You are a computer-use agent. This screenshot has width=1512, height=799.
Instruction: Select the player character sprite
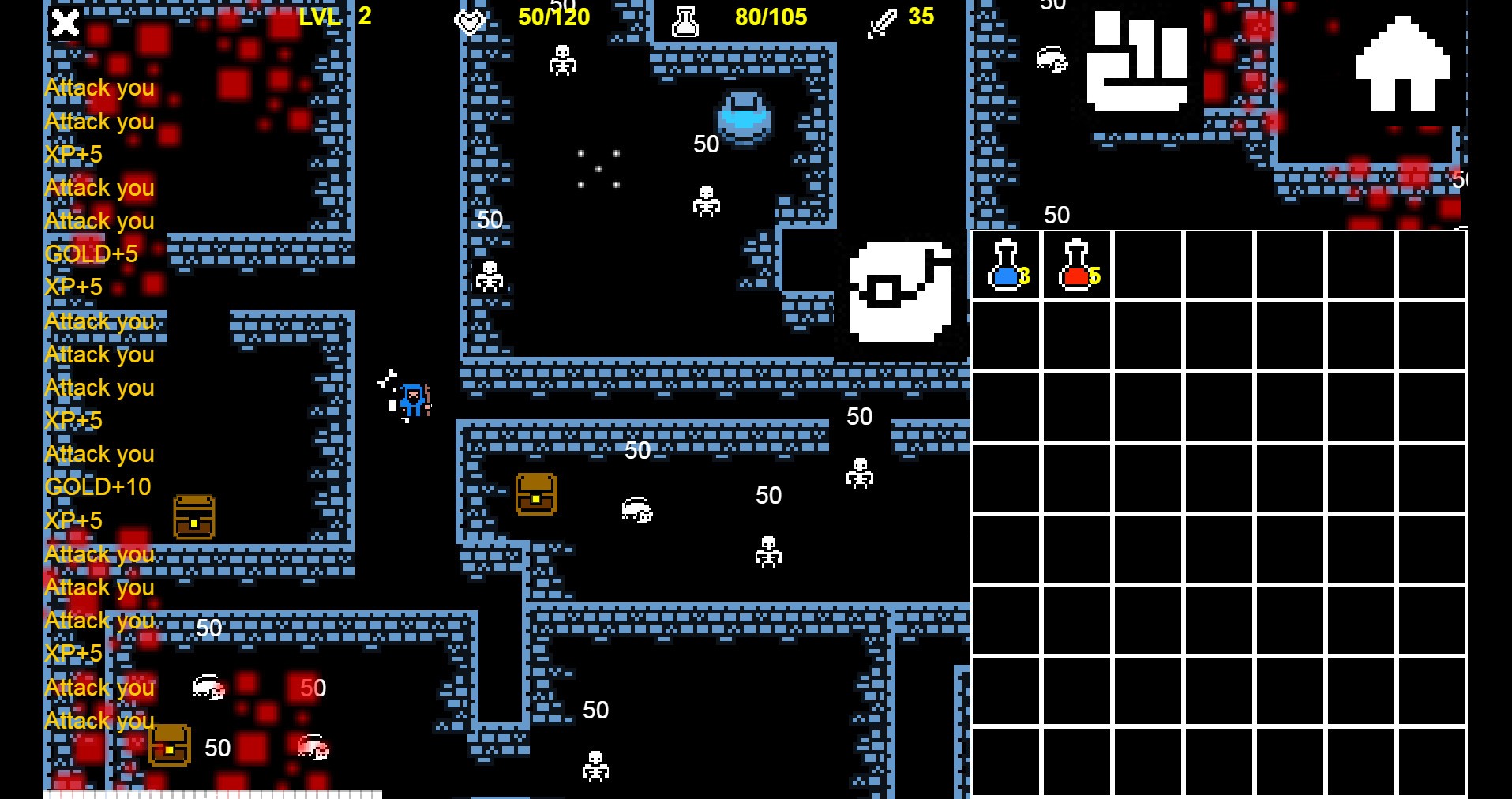pyautogui.click(x=414, y=401)
